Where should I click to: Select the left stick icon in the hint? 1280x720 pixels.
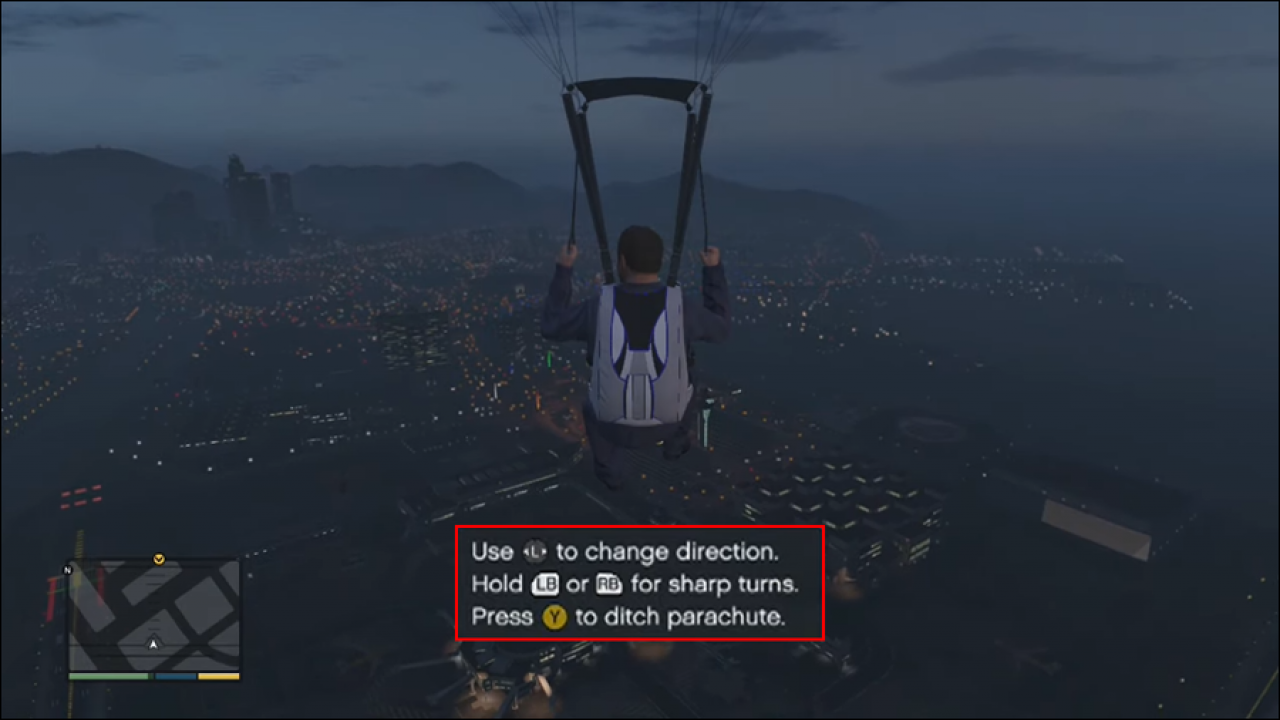pos(535,551)
